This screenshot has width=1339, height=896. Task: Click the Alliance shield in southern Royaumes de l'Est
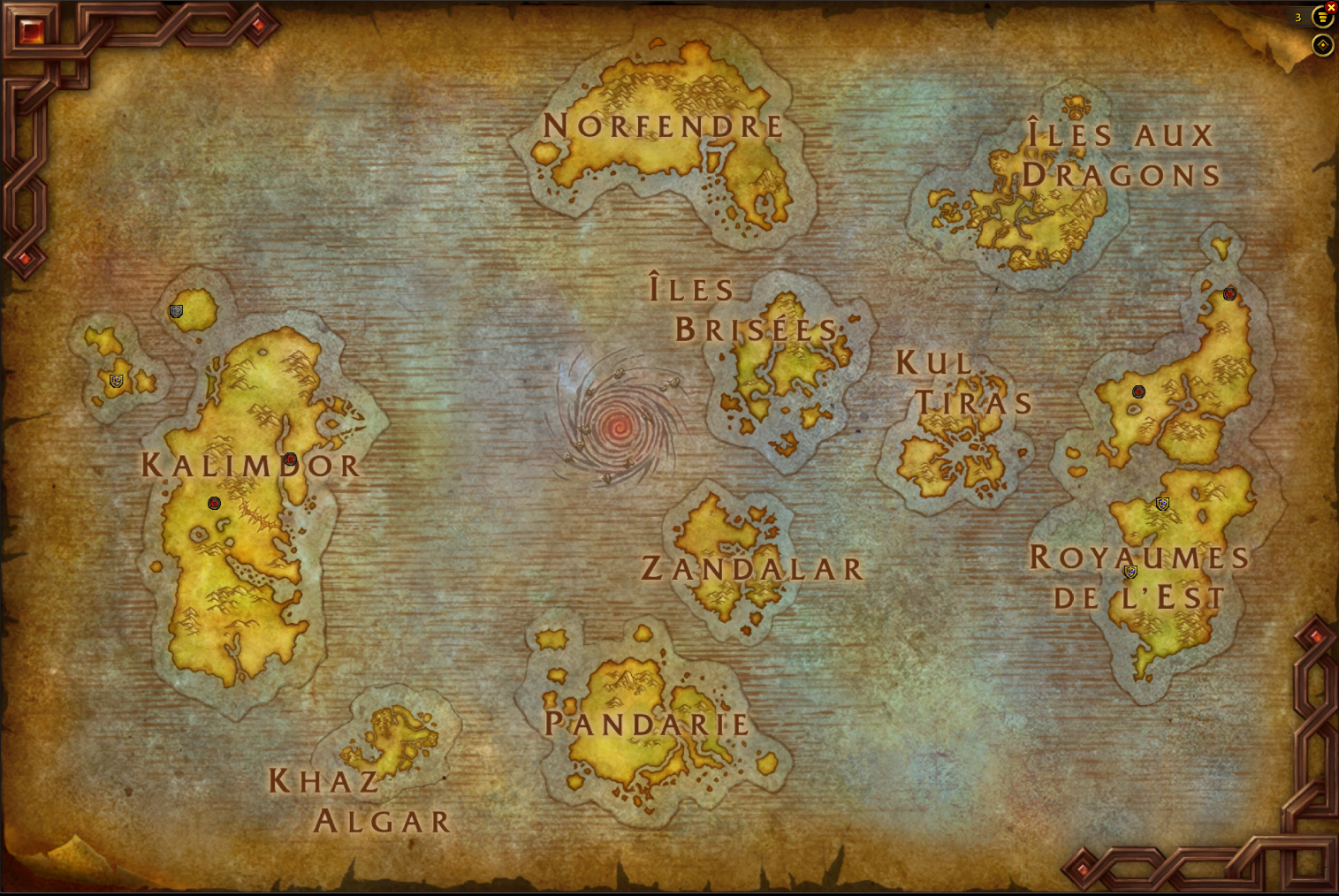[1130, 572]
